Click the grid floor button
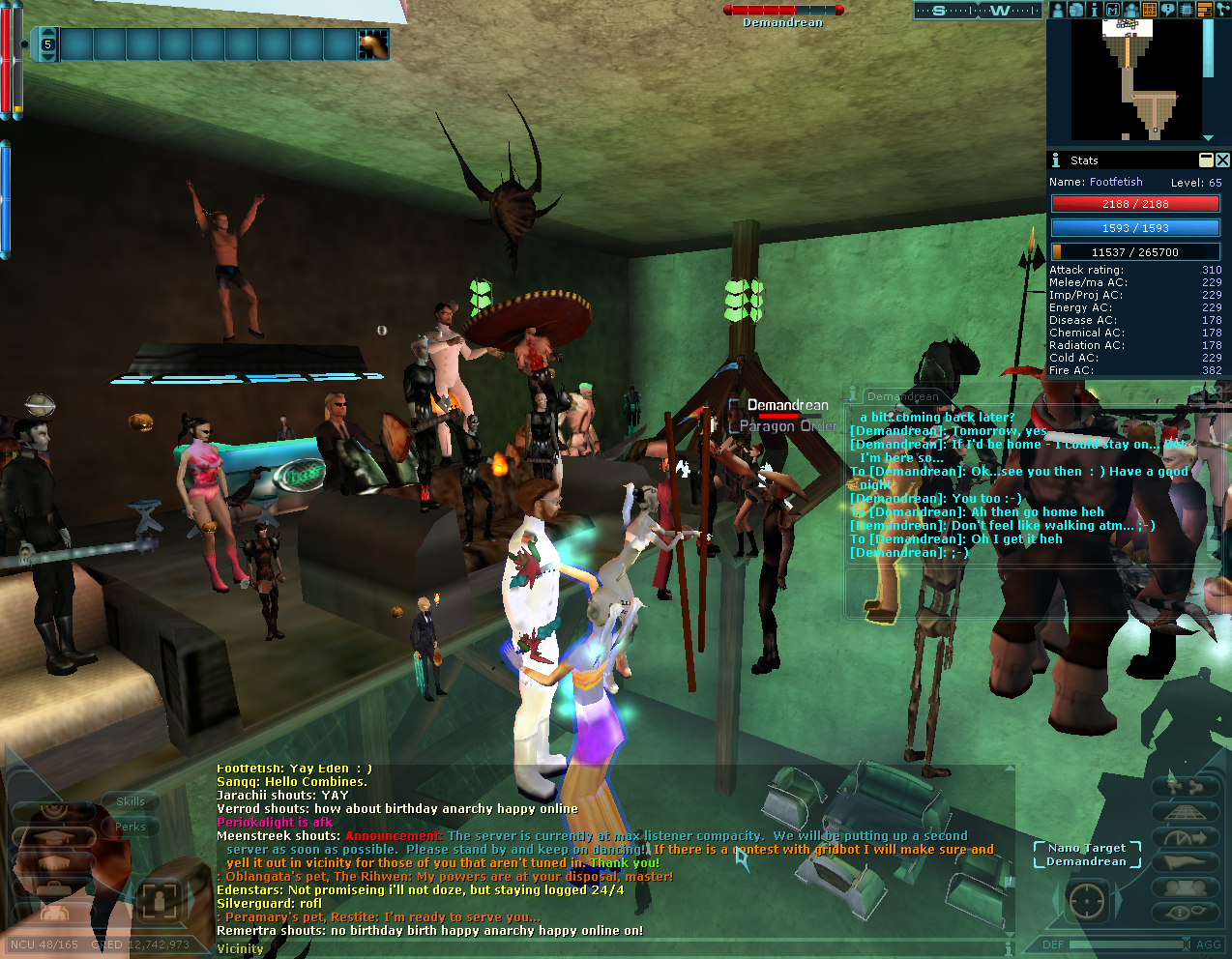This screenshot has width=1232, height=959. coord(1185,812)
